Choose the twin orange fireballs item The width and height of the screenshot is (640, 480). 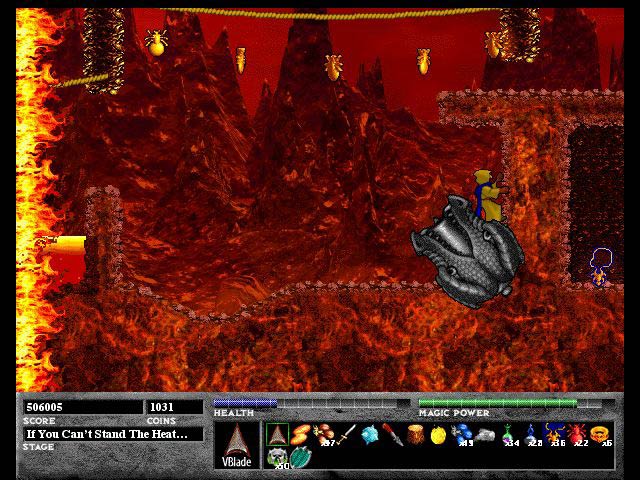tap(300, 434)
